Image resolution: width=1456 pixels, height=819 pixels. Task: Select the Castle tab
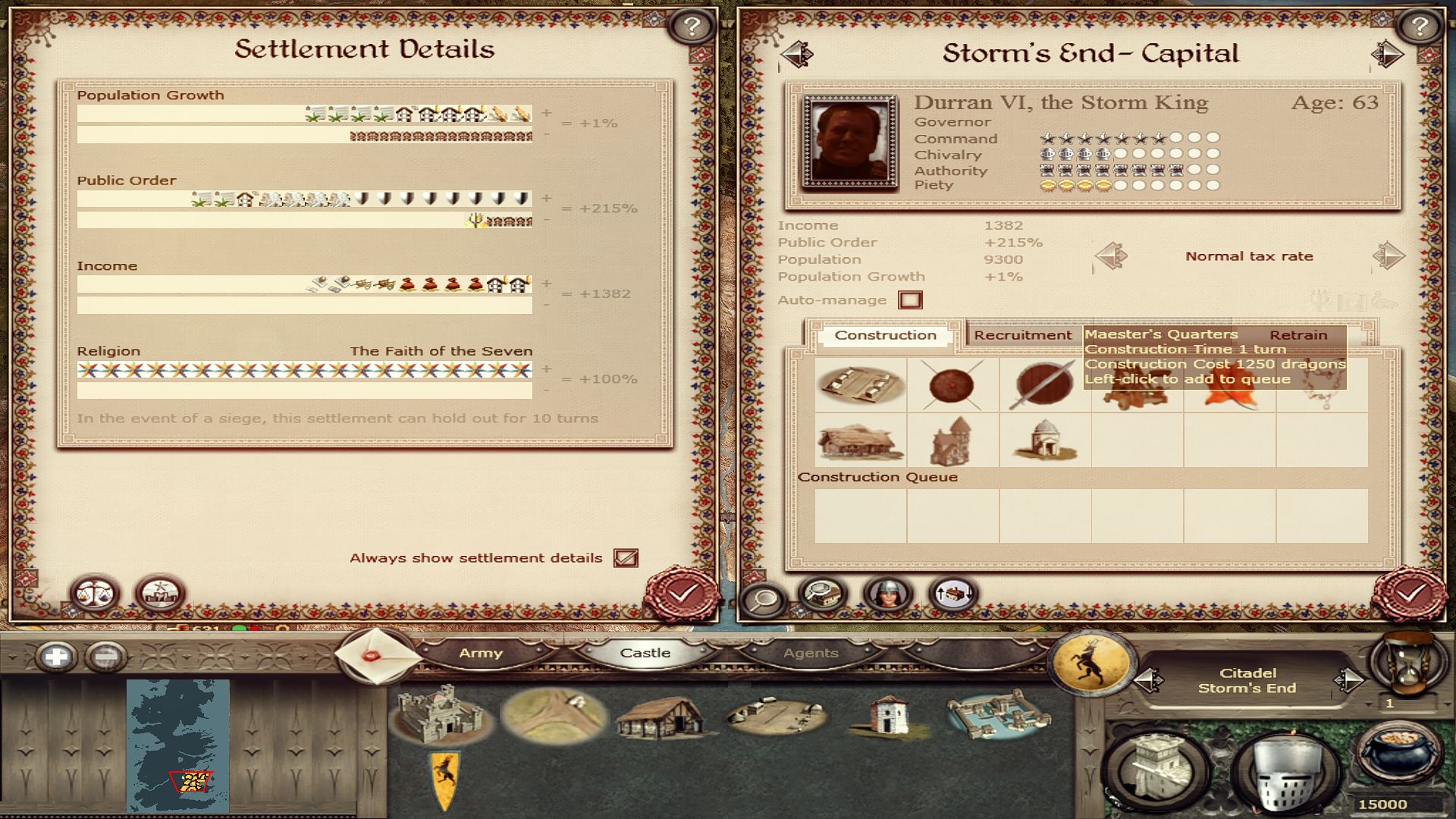[x=645, y=653]
